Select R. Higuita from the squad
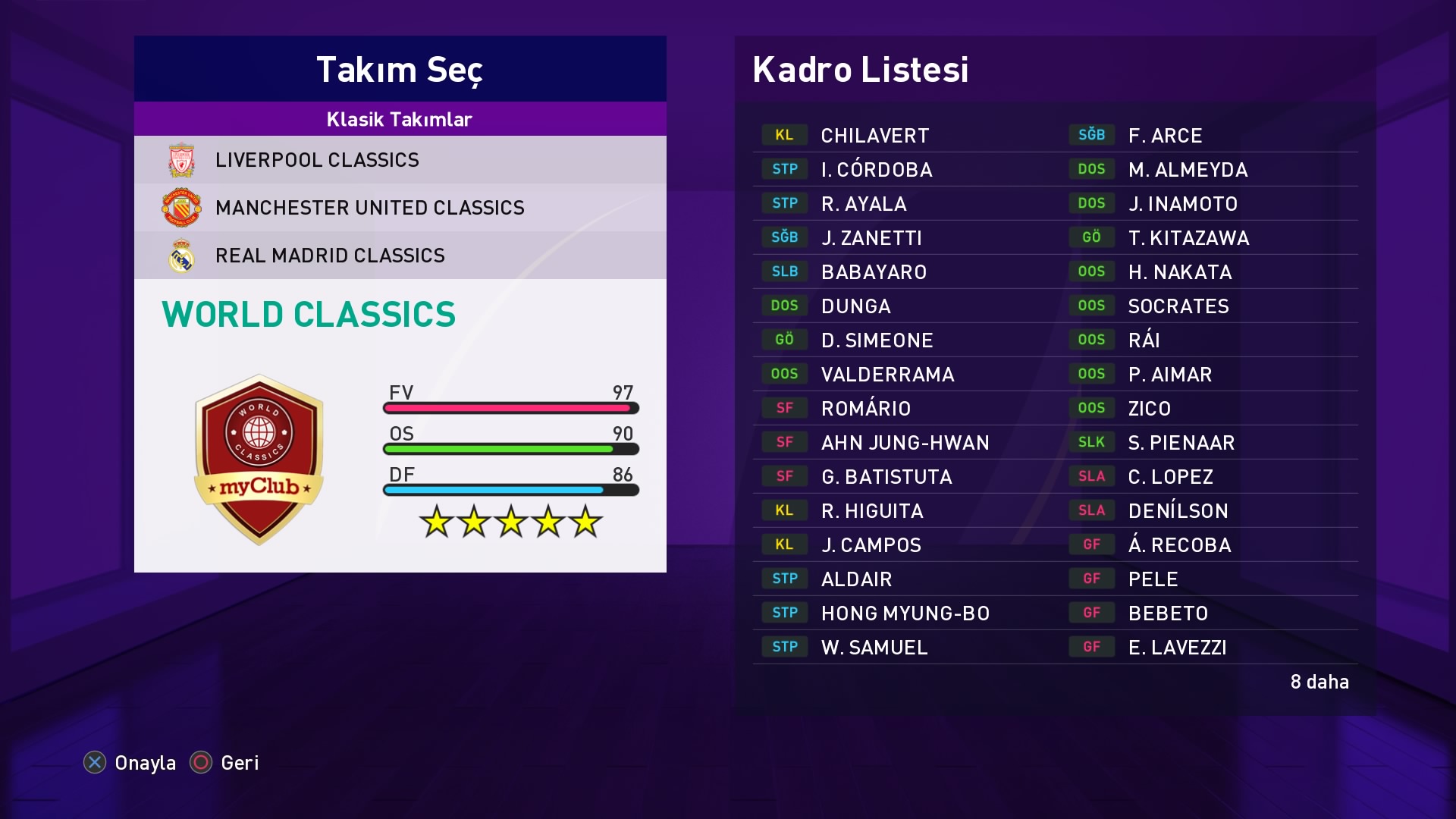The width and height of the screenshot is (1456, 819). (872, 511)
